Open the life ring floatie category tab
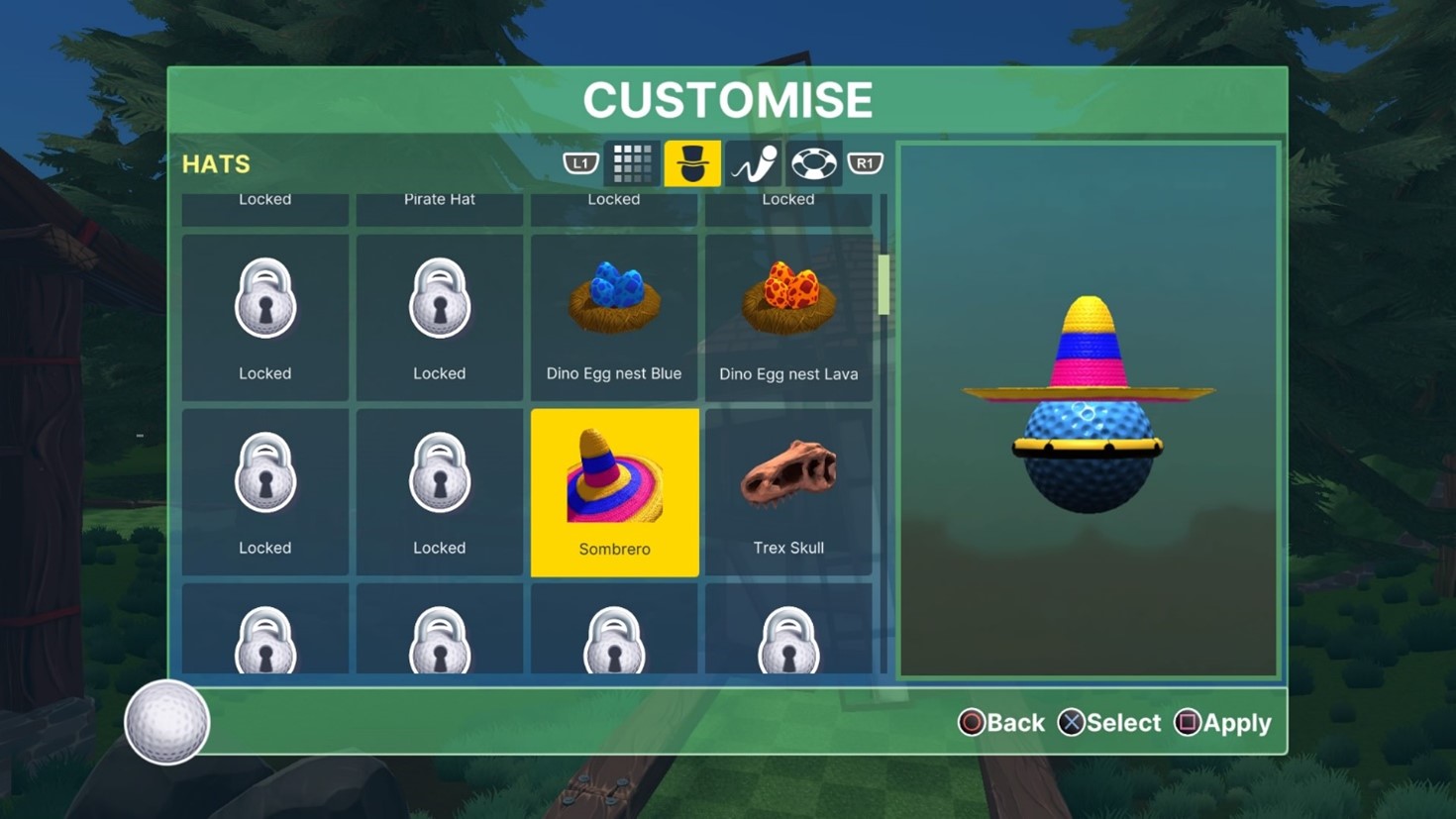The width and height of the screenshot is (1456, 819). click(x=813, y=163)
